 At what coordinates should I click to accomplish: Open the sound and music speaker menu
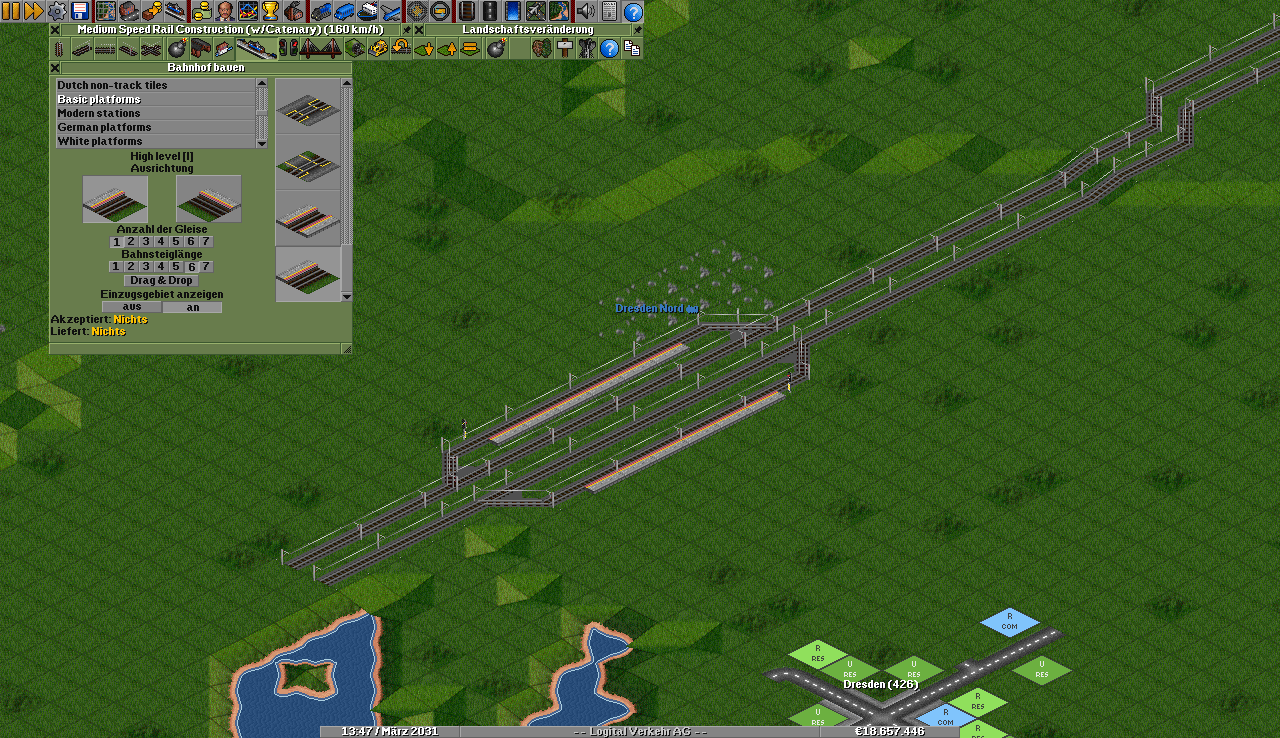(x=586, y=11)
